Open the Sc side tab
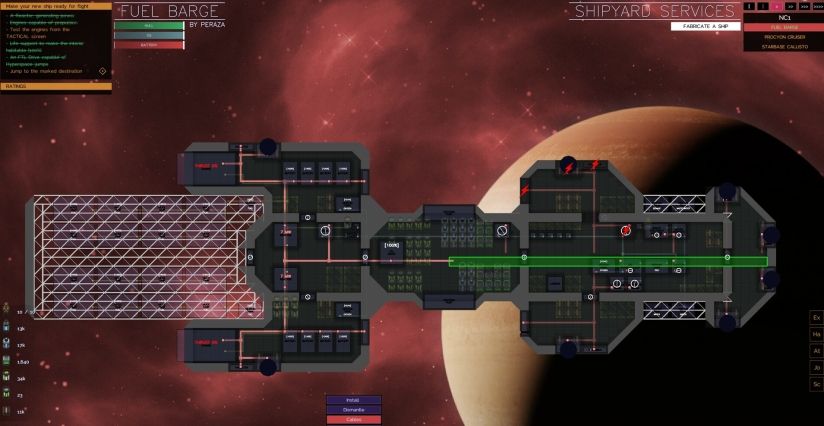824x426 pixels. pos(816,384)
